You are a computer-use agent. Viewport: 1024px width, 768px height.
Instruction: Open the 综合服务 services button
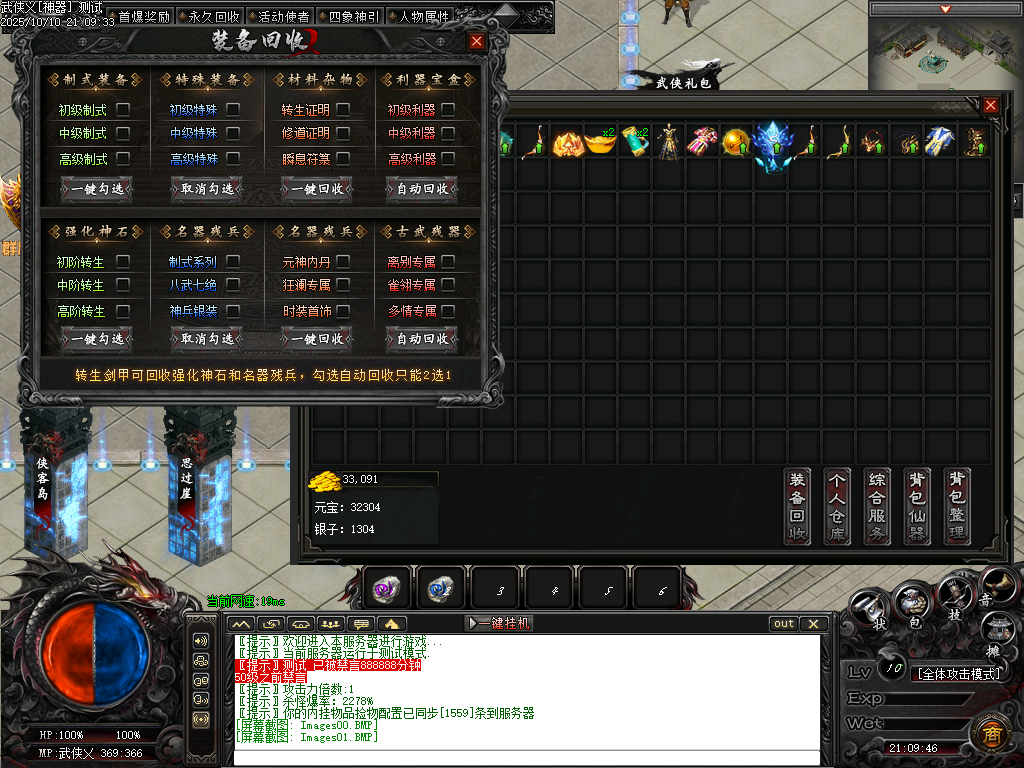pyautogui.click(x=877, y=506)
